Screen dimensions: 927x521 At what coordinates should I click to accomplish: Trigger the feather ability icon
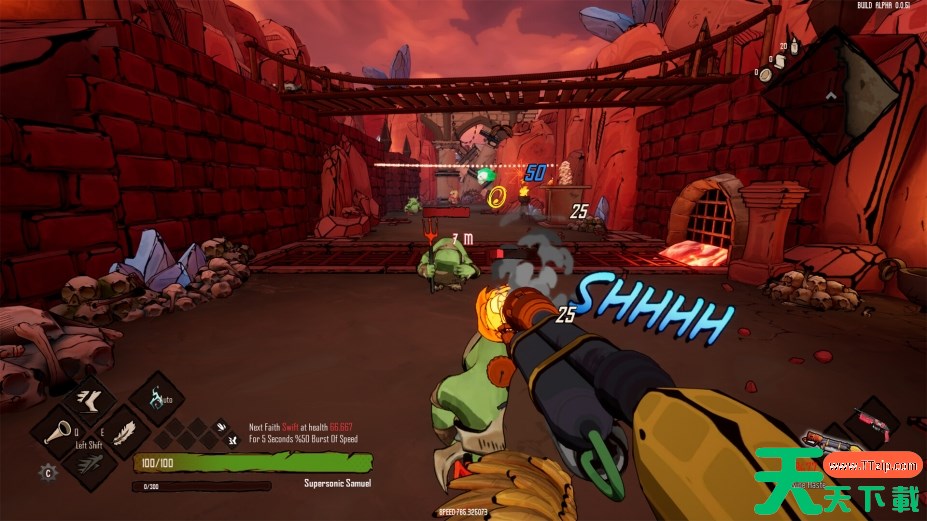[125, 432]
